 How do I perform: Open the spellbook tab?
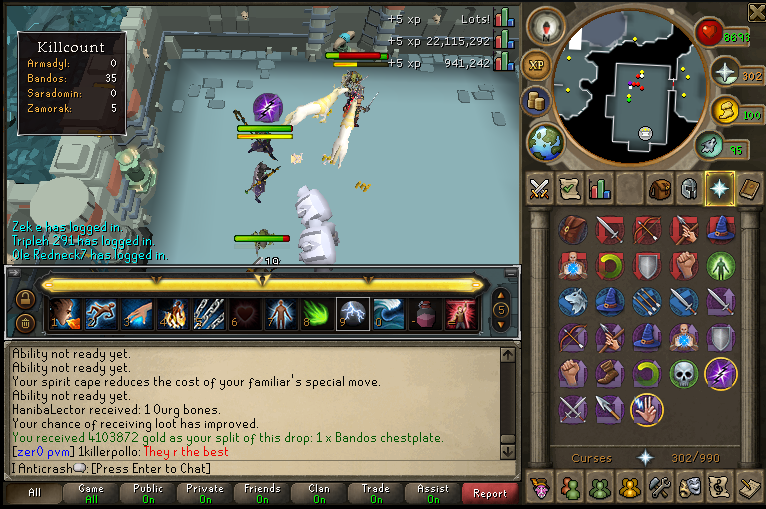[x=749, y=188]
